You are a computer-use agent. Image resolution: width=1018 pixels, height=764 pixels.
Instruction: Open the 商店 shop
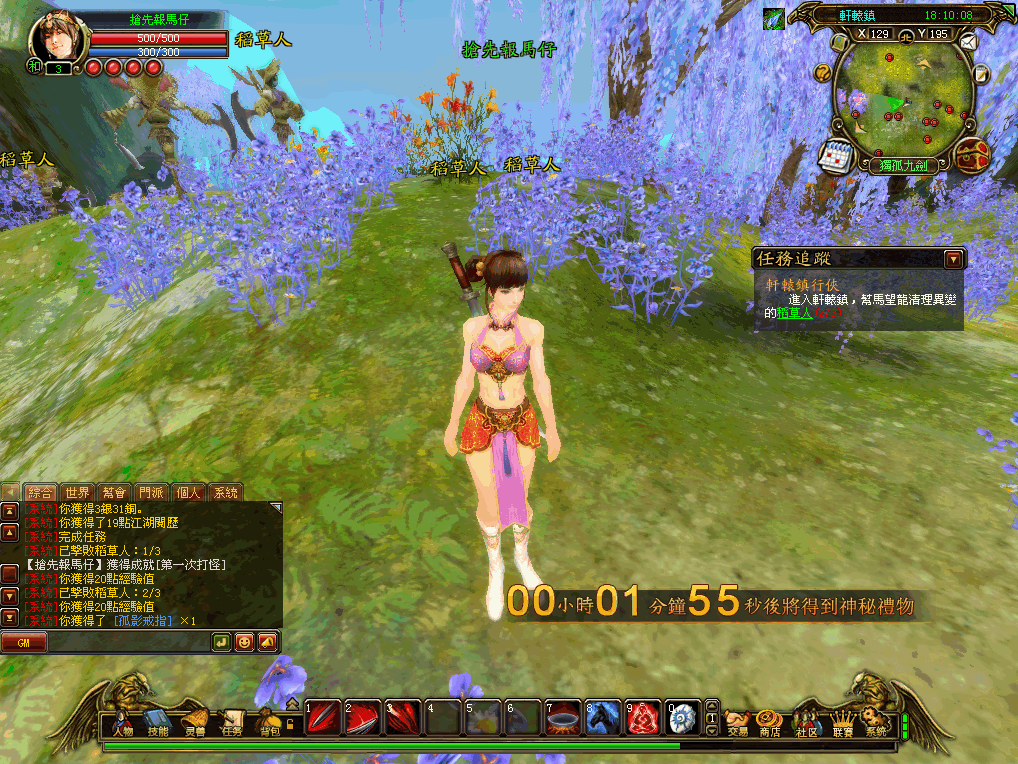pos(769,722)
